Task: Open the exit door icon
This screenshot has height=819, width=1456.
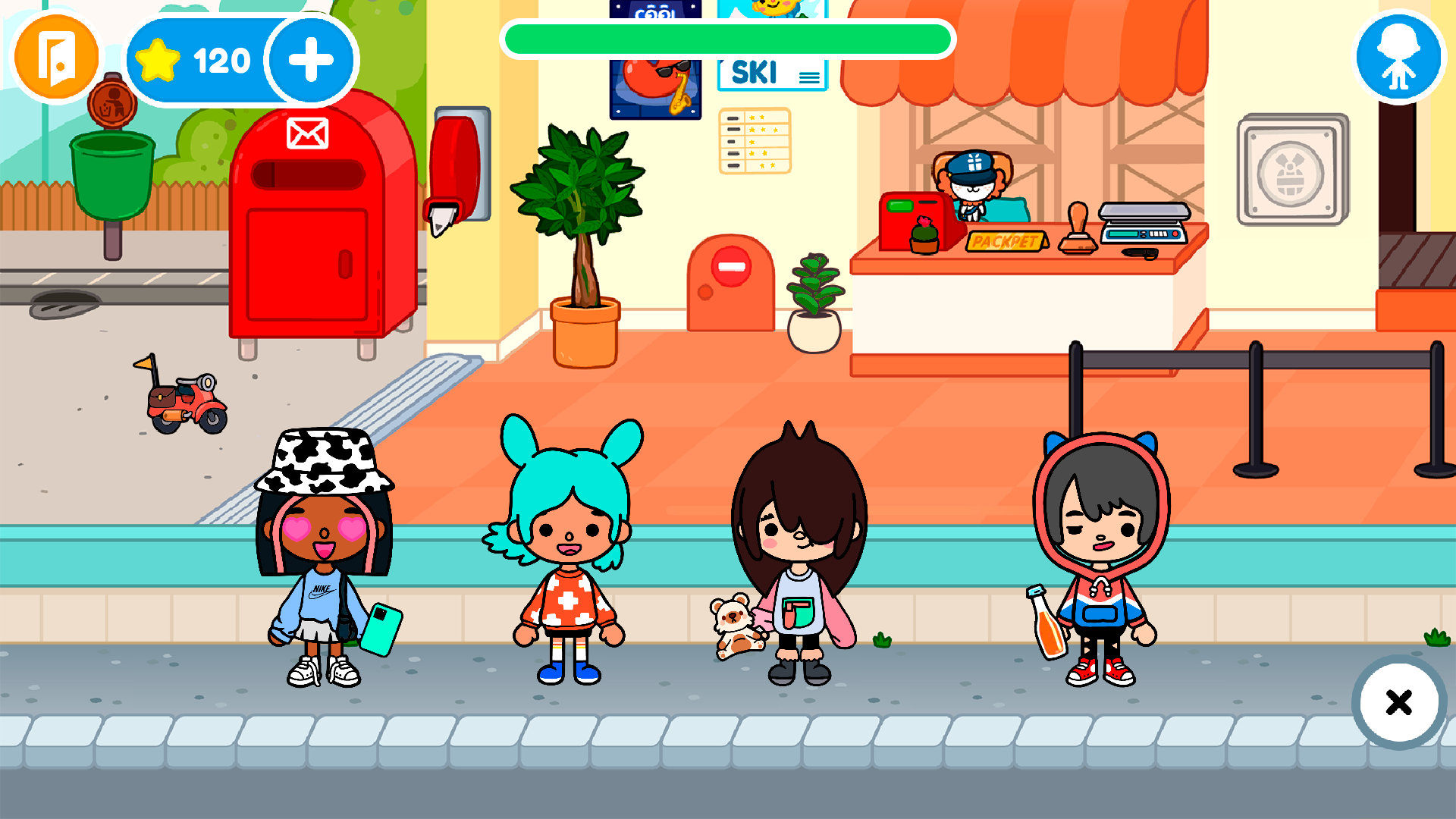Action: [55, 57]
